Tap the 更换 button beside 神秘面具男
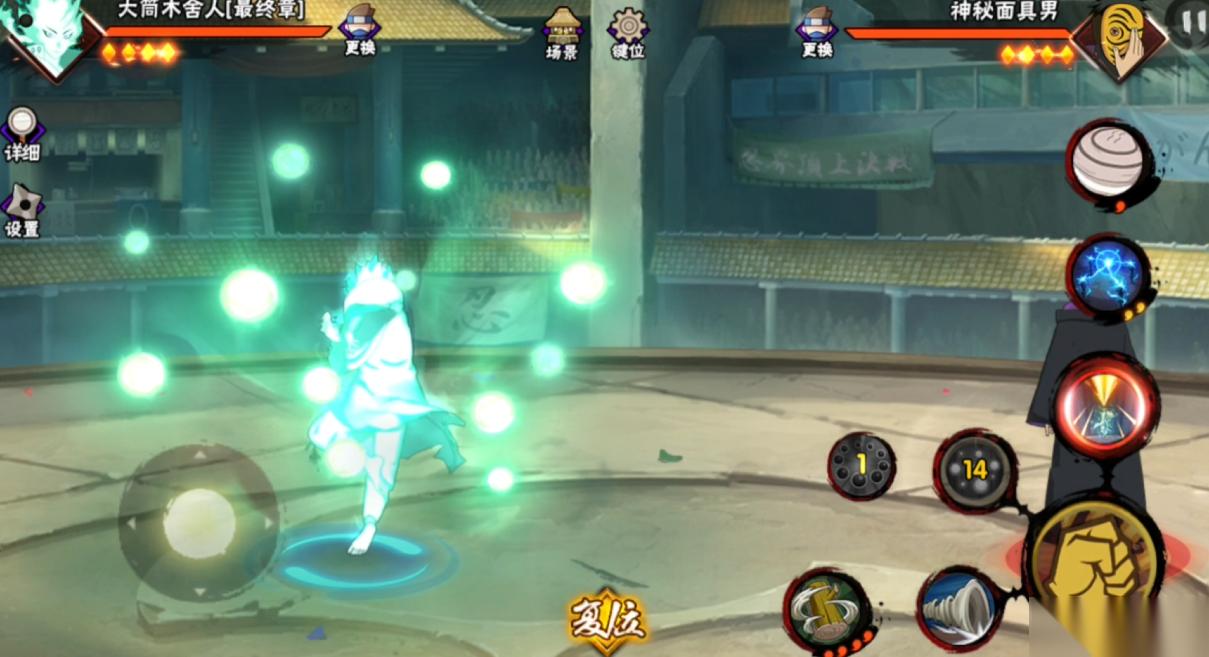1209x657 pixels. click(x=816, y=30)
